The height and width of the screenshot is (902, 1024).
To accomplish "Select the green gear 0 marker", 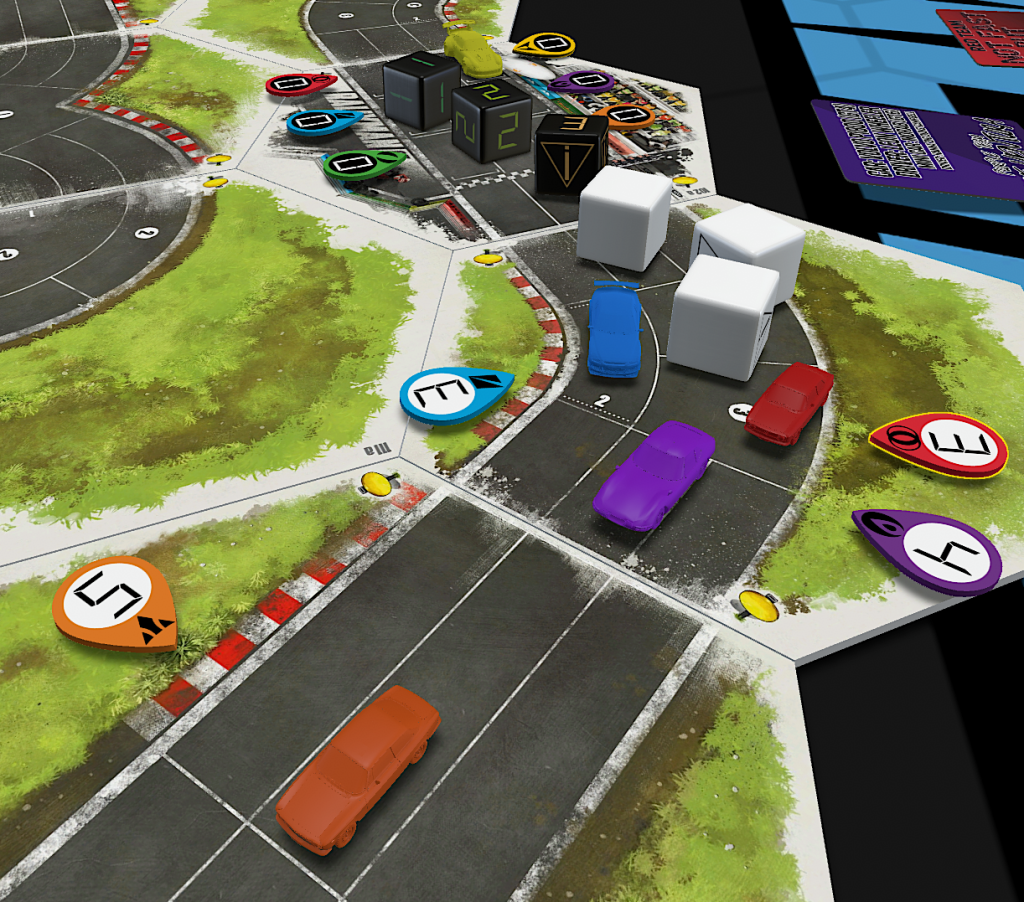I will pos(362,162).
